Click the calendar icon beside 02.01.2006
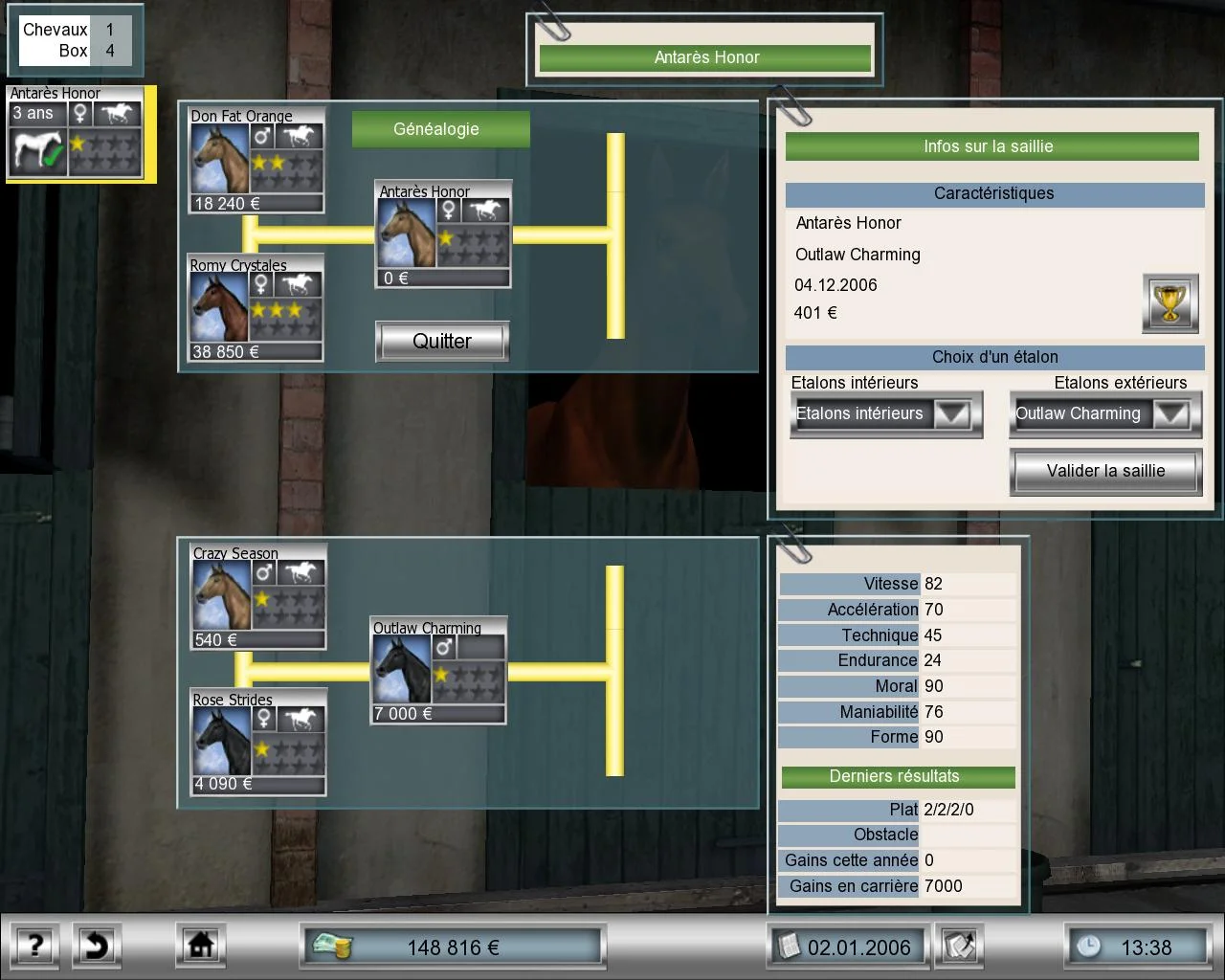Viewport: 1225px width, 980px height. point(791,947)
